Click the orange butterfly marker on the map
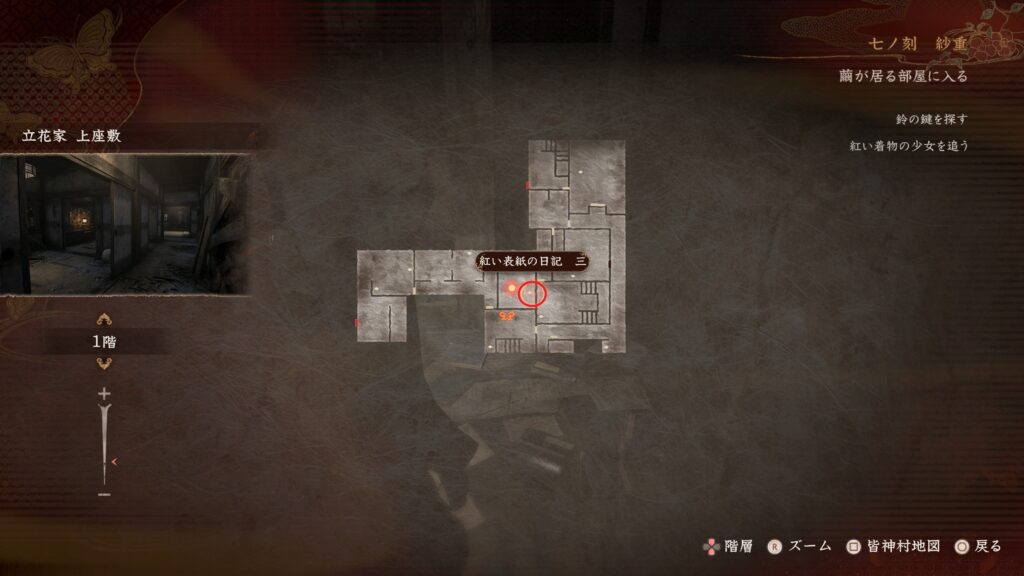 (x=507, y=316)
